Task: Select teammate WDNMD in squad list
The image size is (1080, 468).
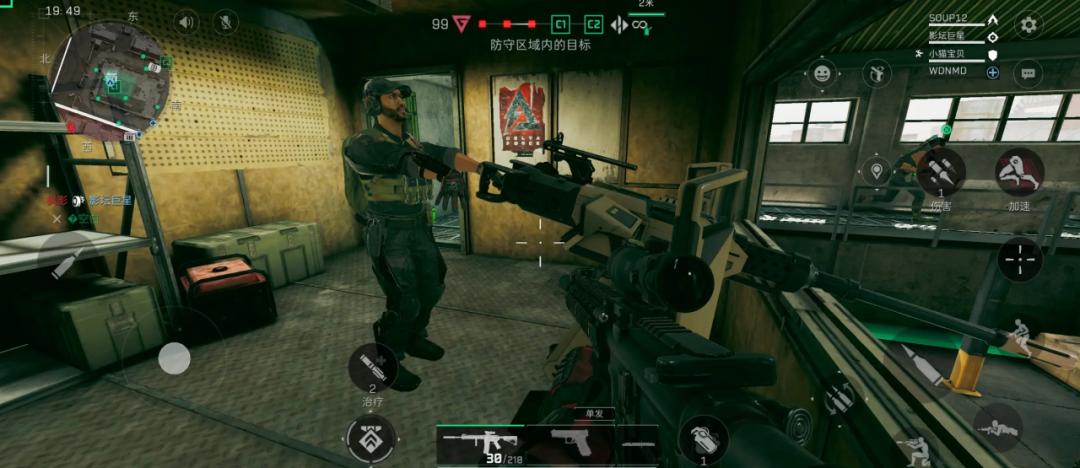Action: [x=948, y=72]
